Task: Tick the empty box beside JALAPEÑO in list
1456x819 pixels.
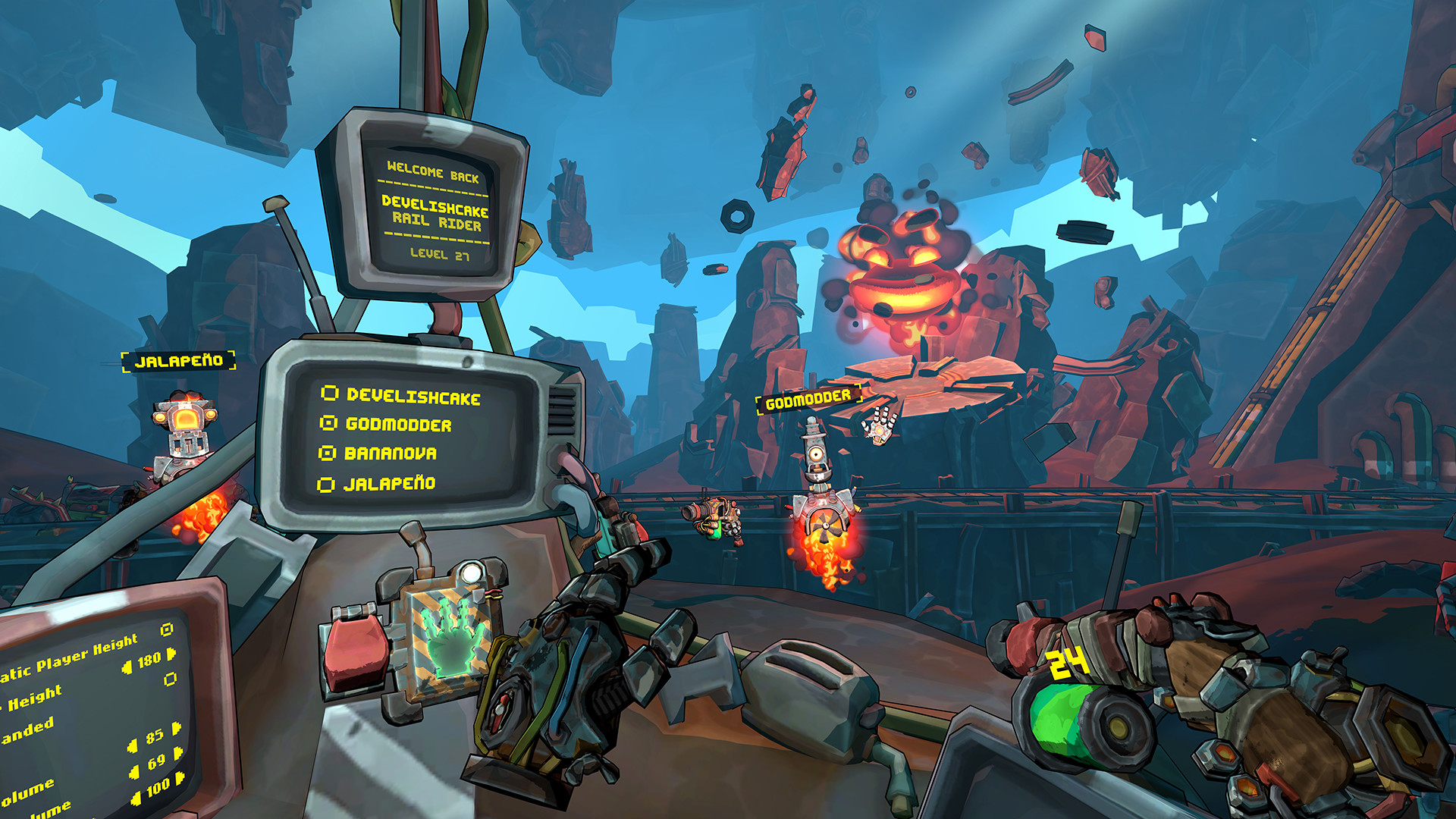Action: [x=326, y=485]
